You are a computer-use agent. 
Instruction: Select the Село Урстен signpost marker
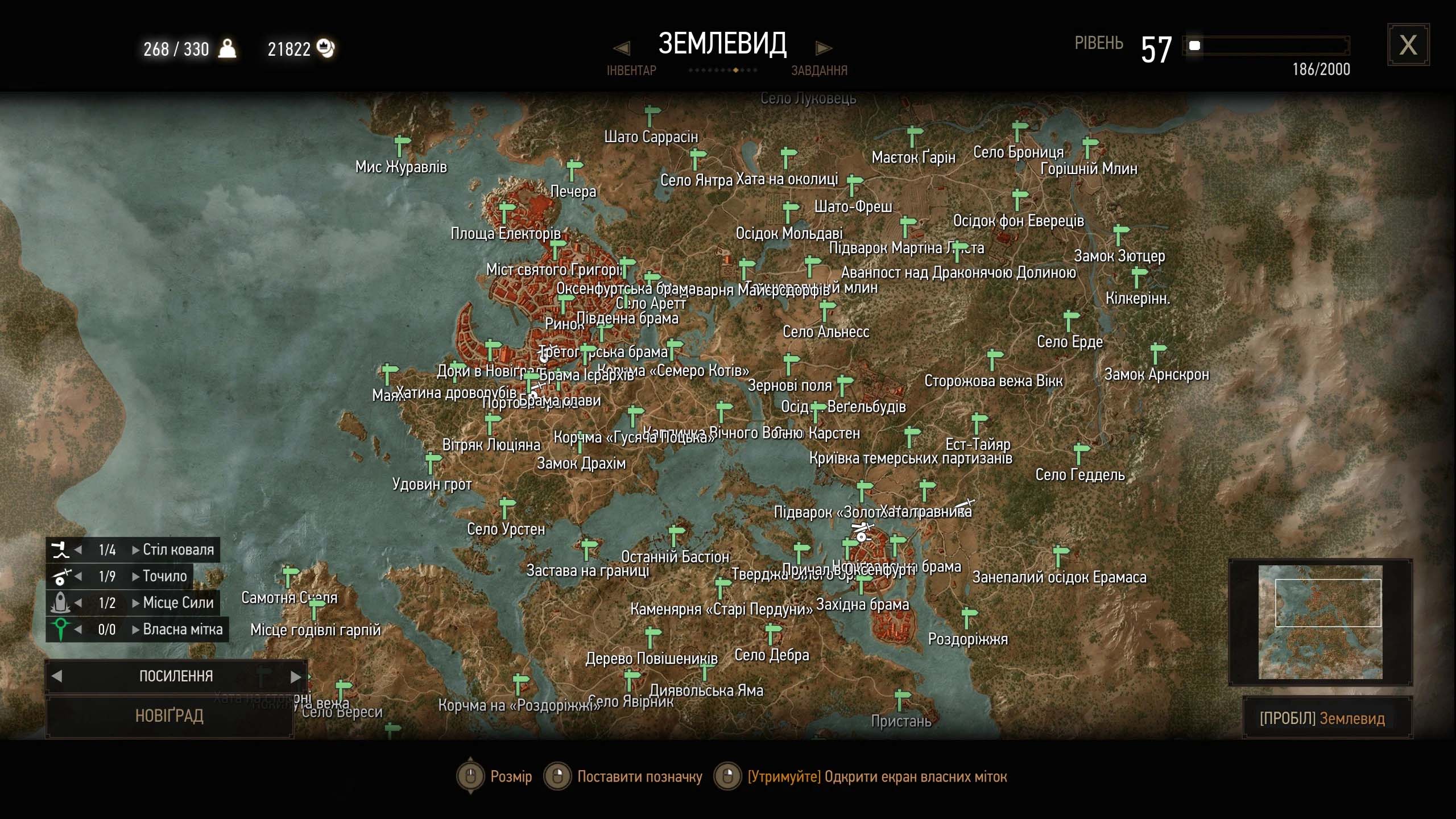click(506, 507)
